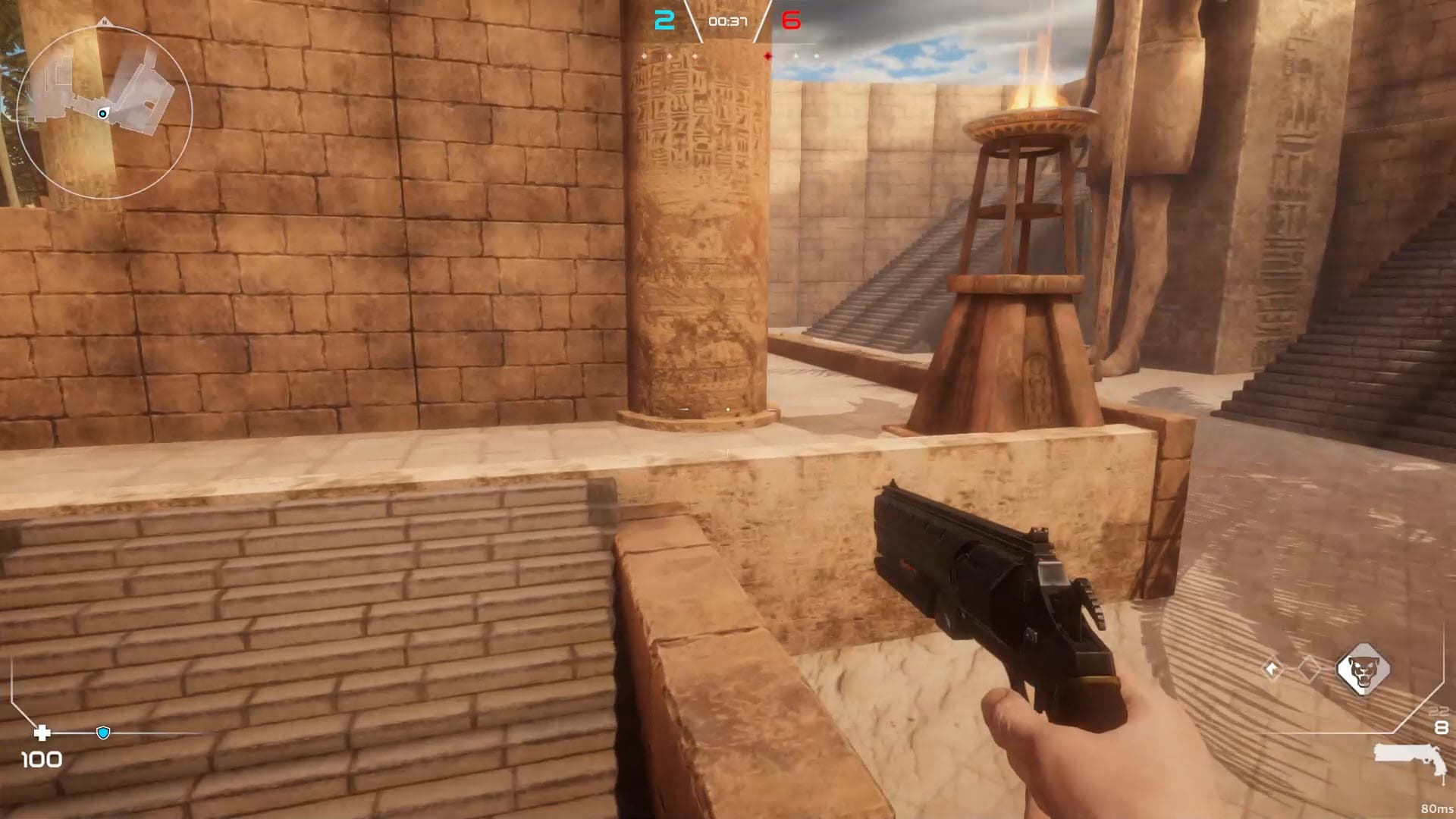
Task: Activate the panther head ability
Action: [x=1363, y=670]
